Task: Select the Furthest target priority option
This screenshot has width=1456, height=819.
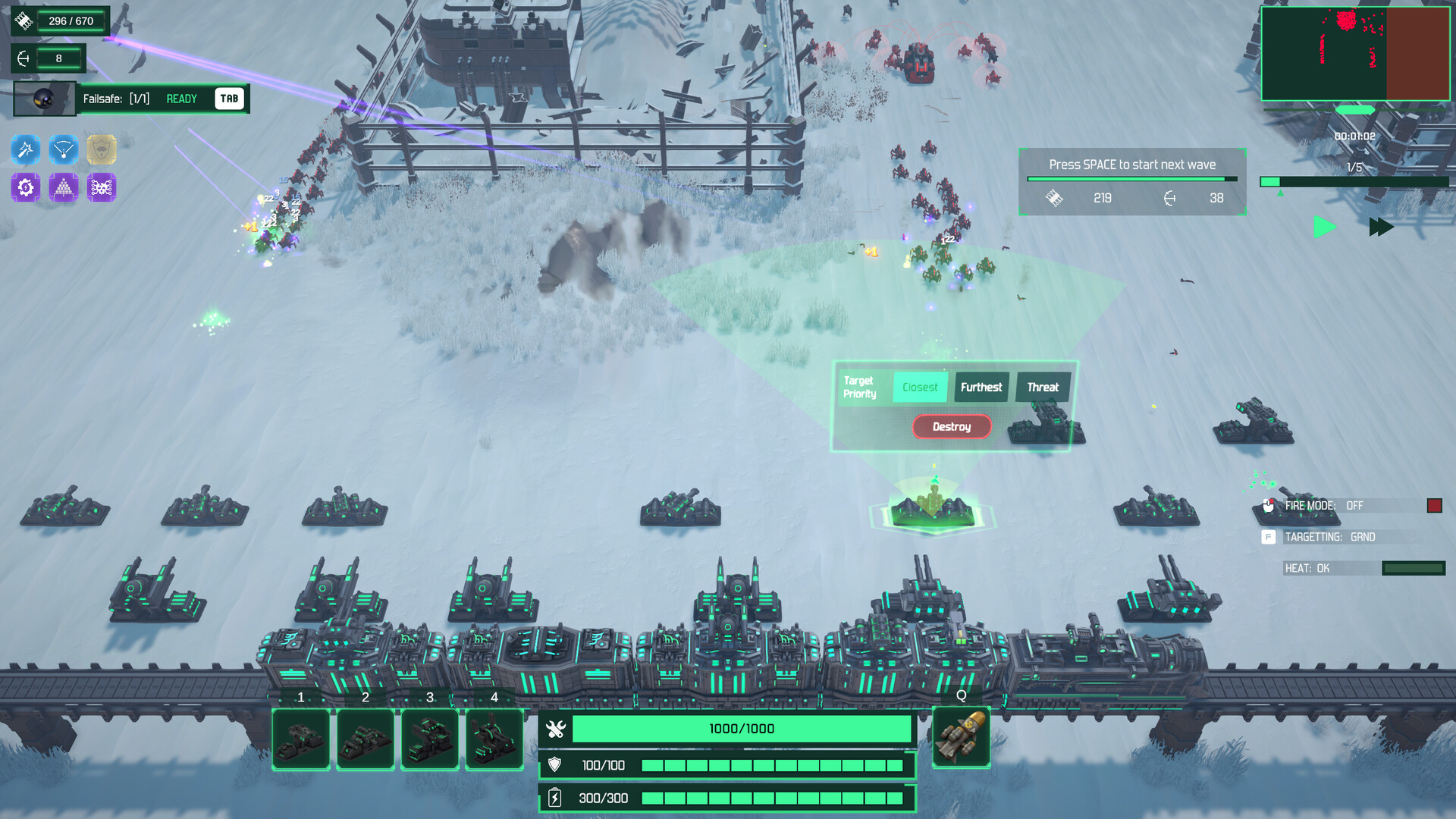Action: point(981,387)
